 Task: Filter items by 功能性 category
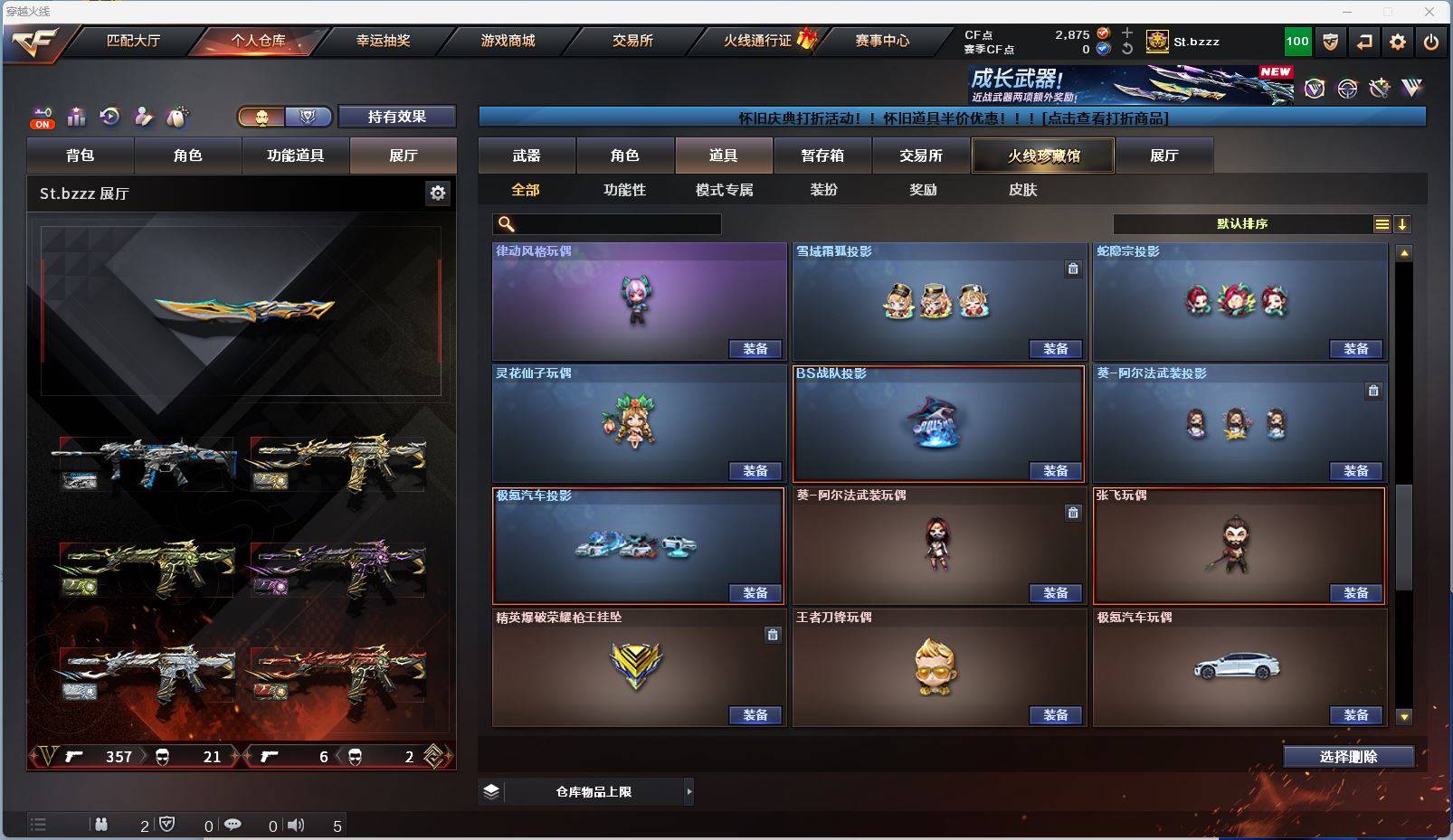pyautogui.click(x=624, y=190)
